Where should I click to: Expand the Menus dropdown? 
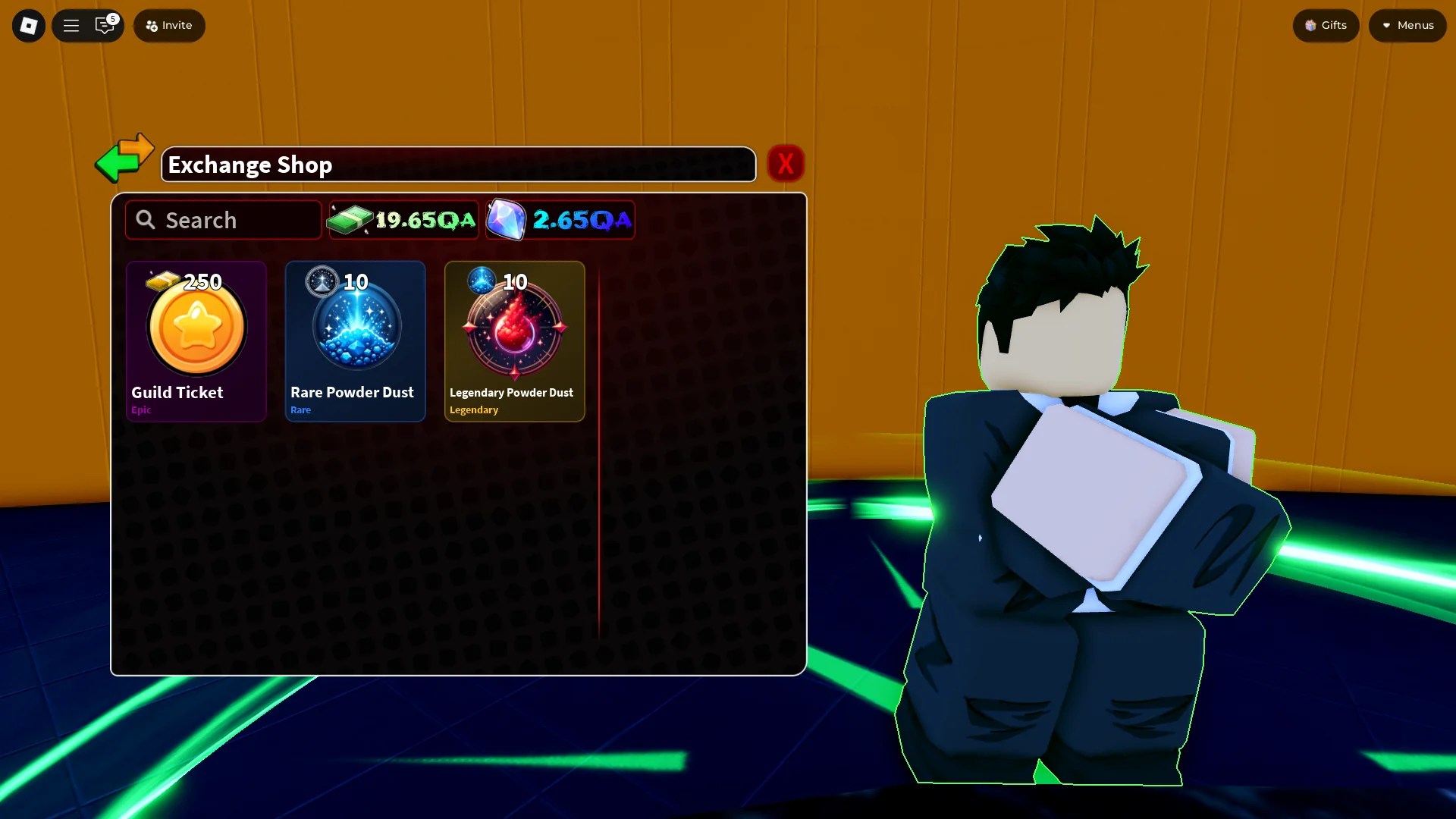point(1407,25)
